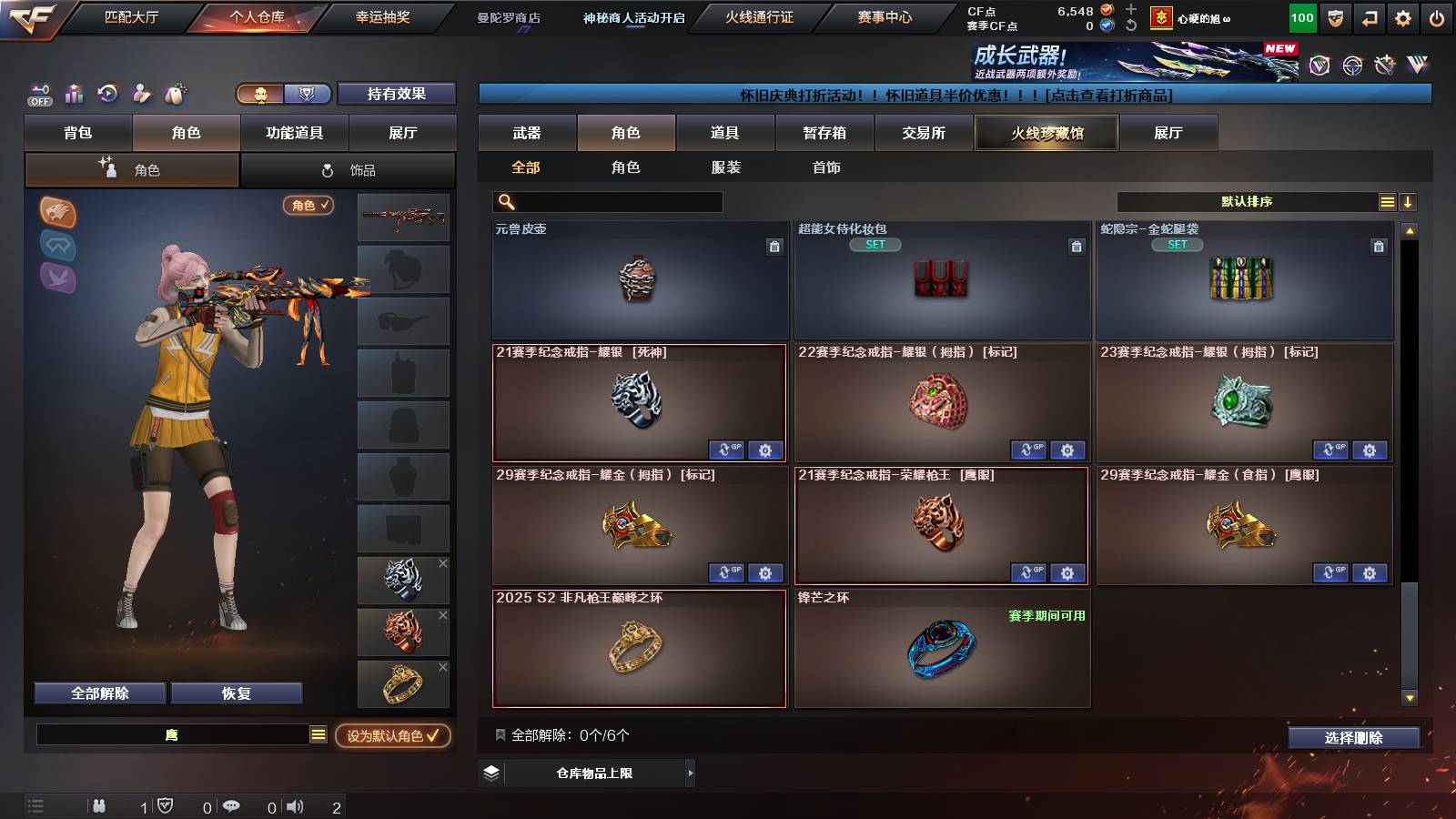This screenshot has width=1456, height=819.
Task: Click the descending sort arrow next to 默认排序
Action: pos(1408,201)
